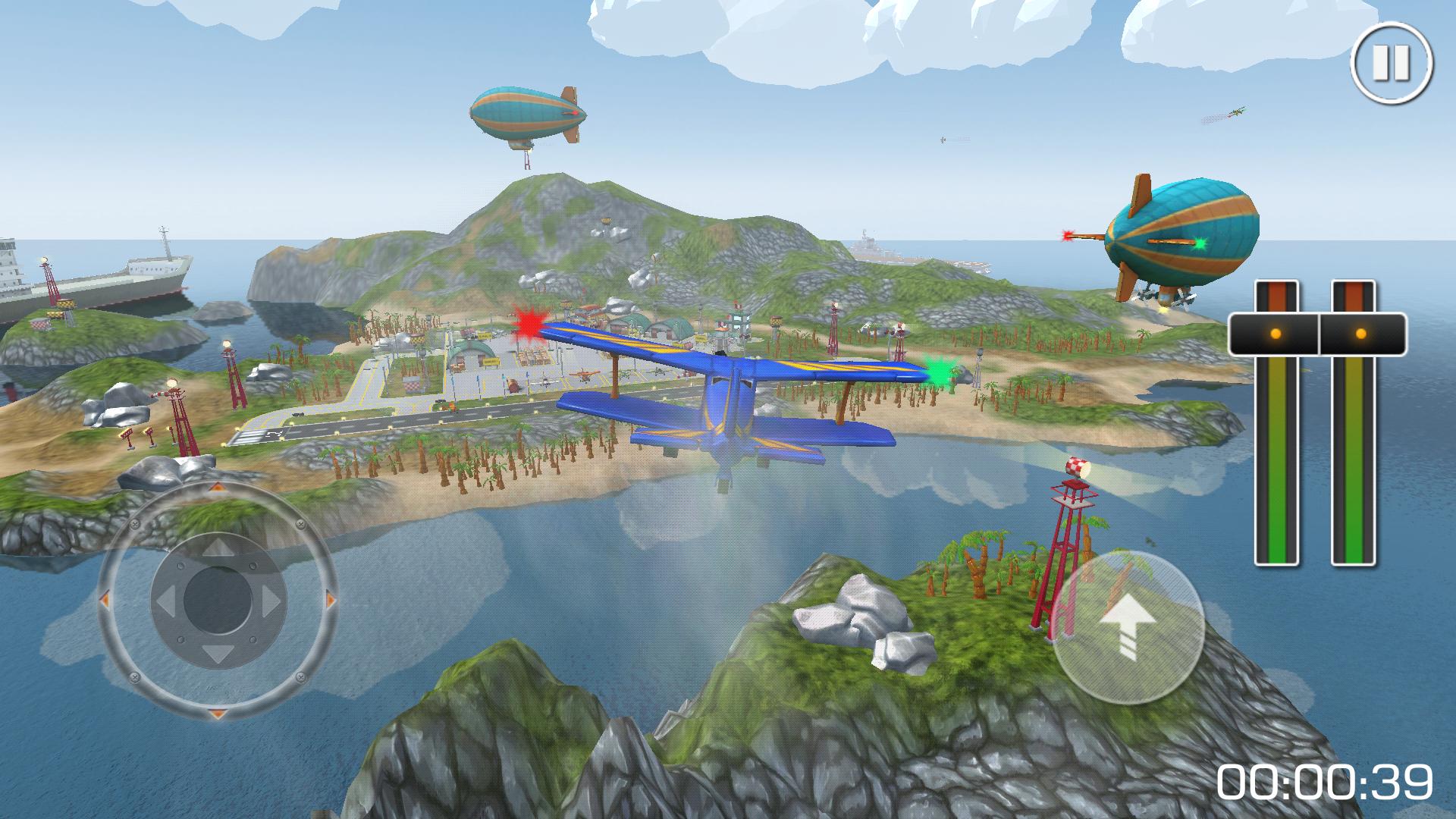Tap the left arrow on the joystick
The width and height of the screenshot is (1456, 819).
(x=165, y=601)
